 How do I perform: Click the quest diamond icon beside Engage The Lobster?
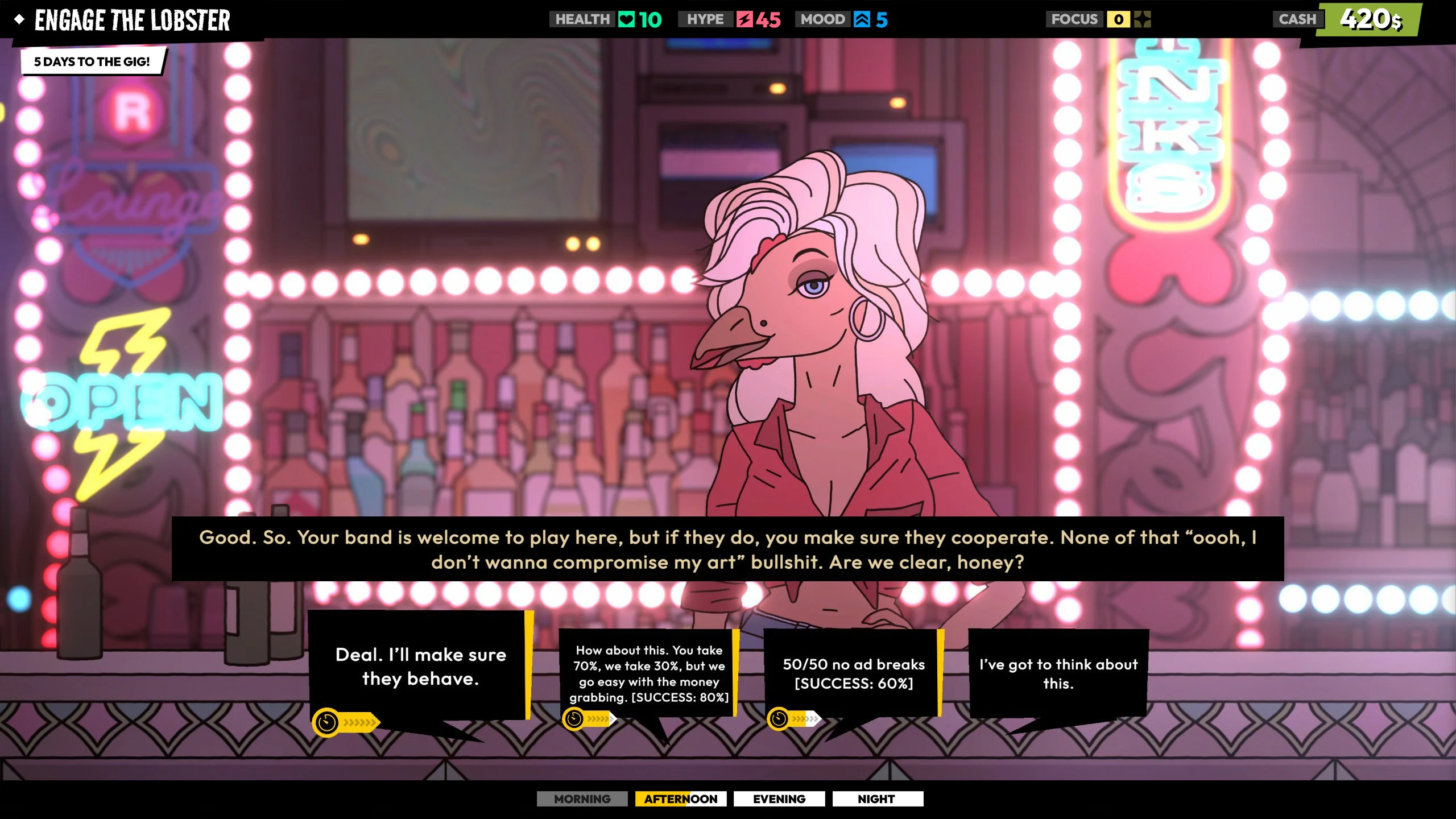coord(20,20)
